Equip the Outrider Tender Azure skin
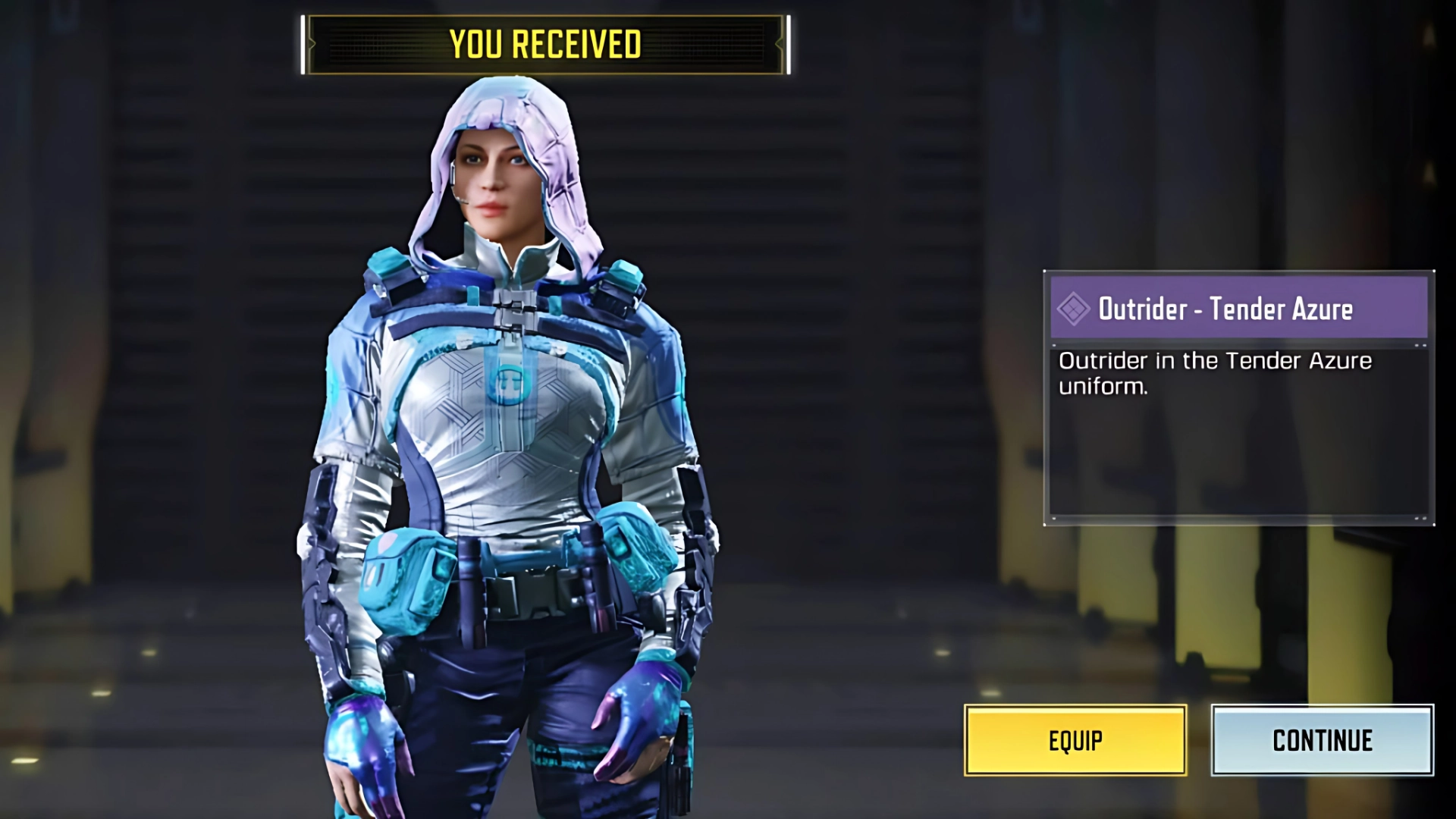Viewport: 1456px width, 819px height. click(1075, 740)
